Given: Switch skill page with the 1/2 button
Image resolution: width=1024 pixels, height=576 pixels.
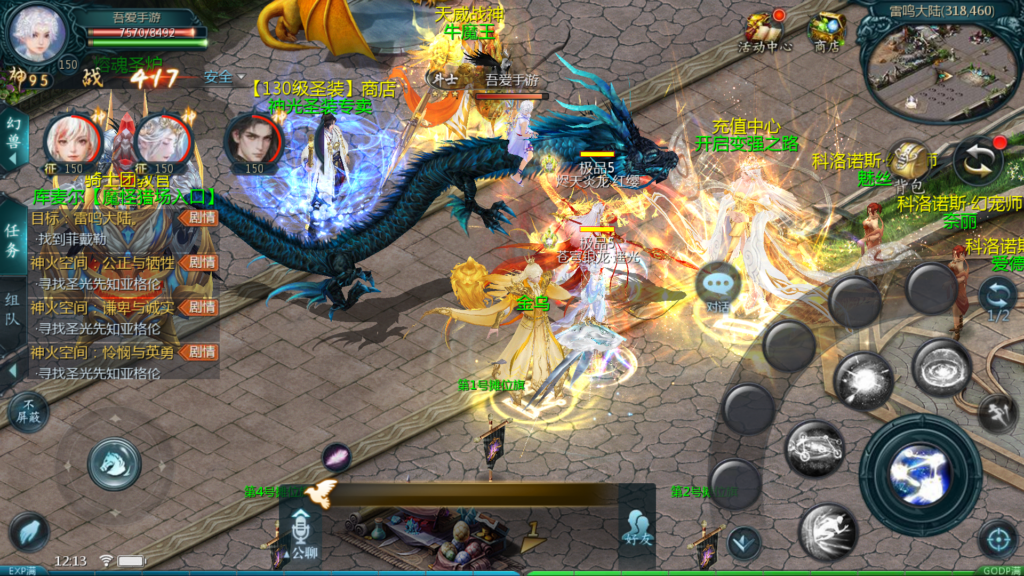Looking at the screenshot, I should pos(997,298).
